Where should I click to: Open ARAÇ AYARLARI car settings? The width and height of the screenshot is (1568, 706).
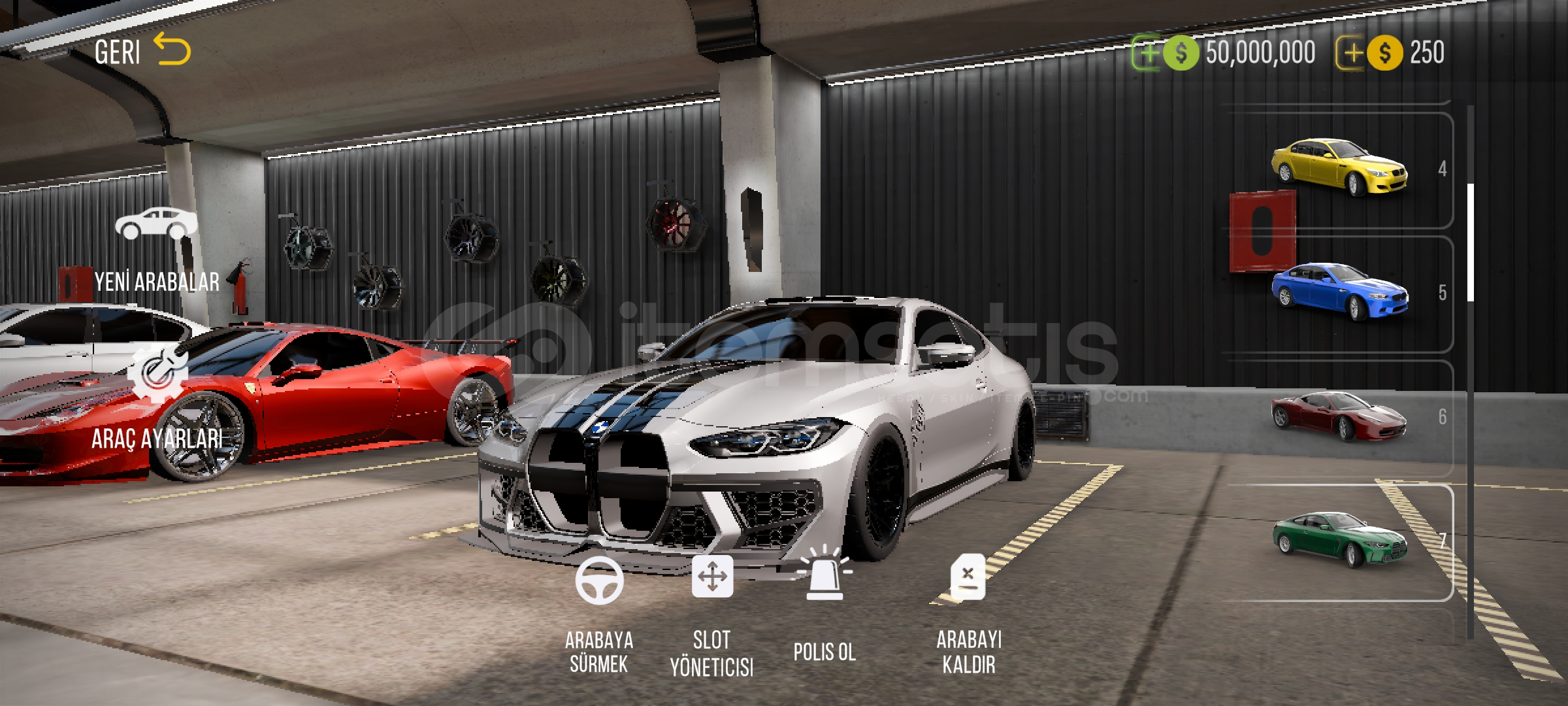click(157, 399)
